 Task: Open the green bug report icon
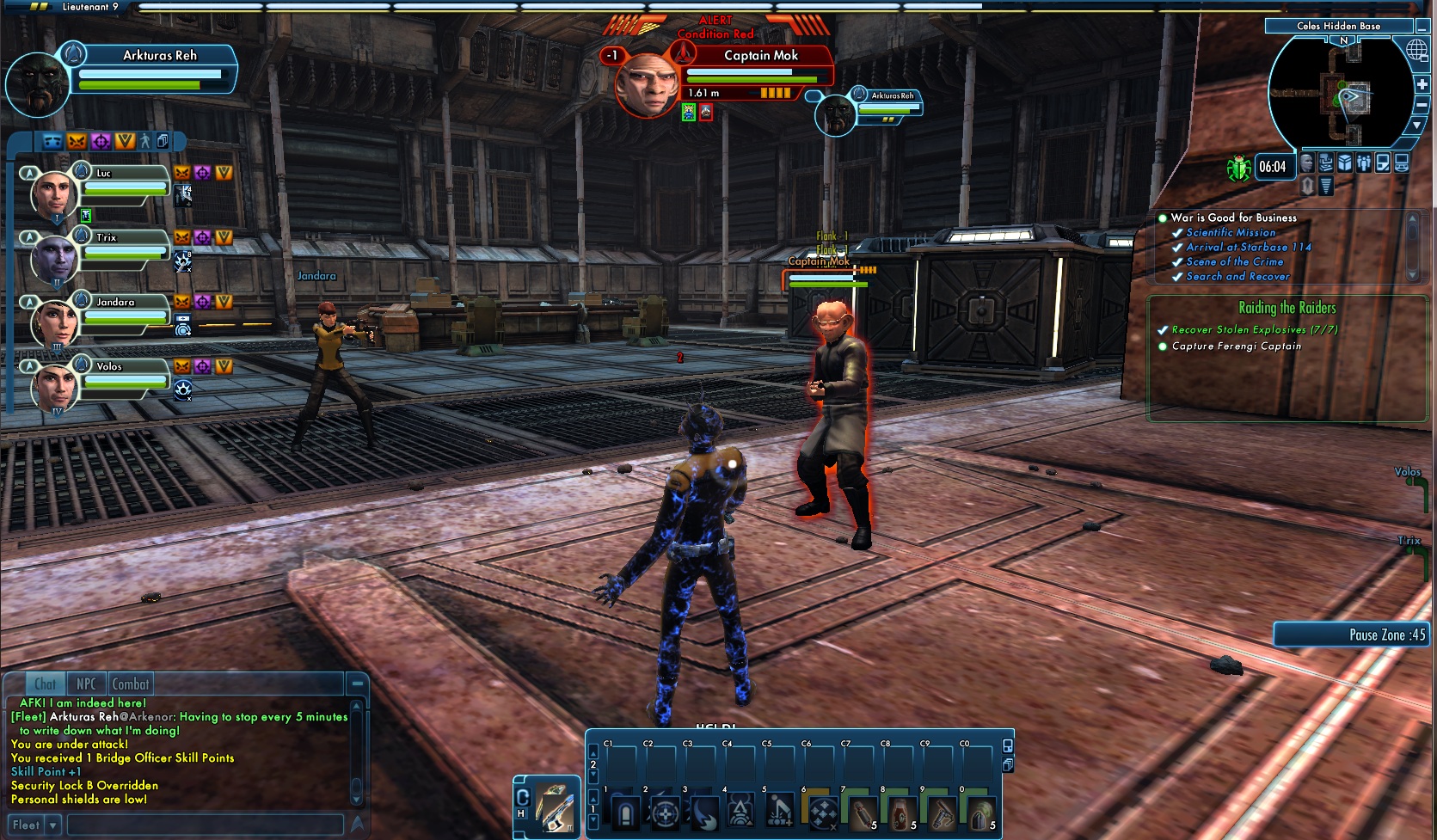tap(1238, 168)
